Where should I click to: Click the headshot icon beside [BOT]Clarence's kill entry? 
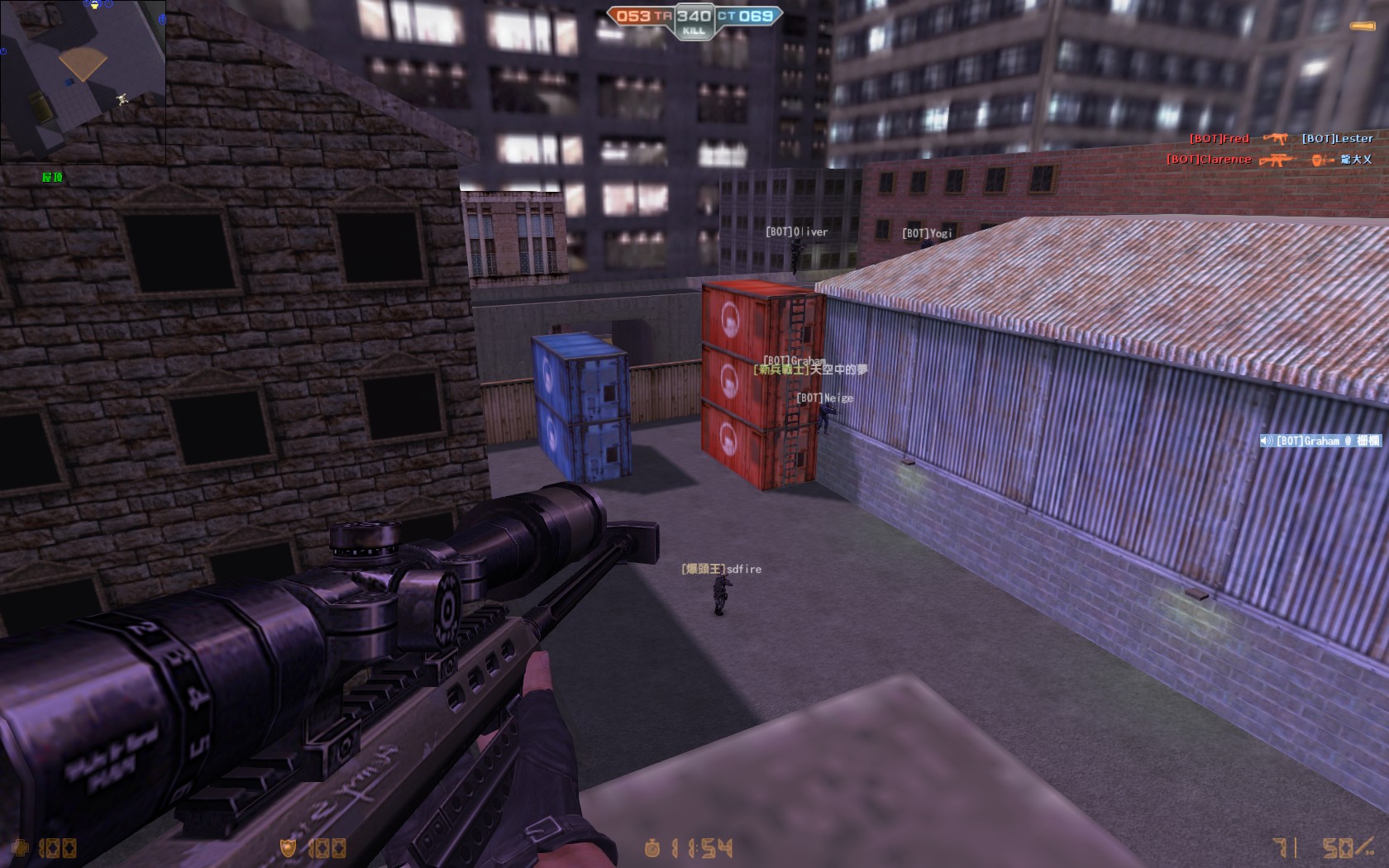(1320, 160)
